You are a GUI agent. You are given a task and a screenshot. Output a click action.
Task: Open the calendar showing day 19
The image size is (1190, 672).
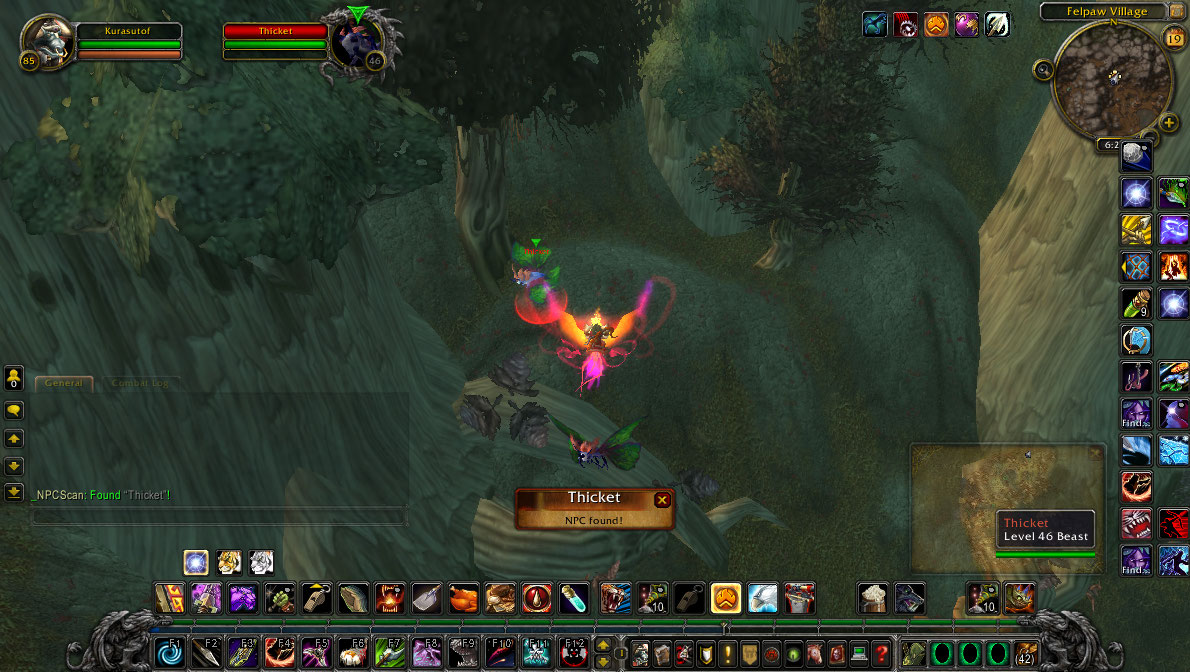point(1174,38)
